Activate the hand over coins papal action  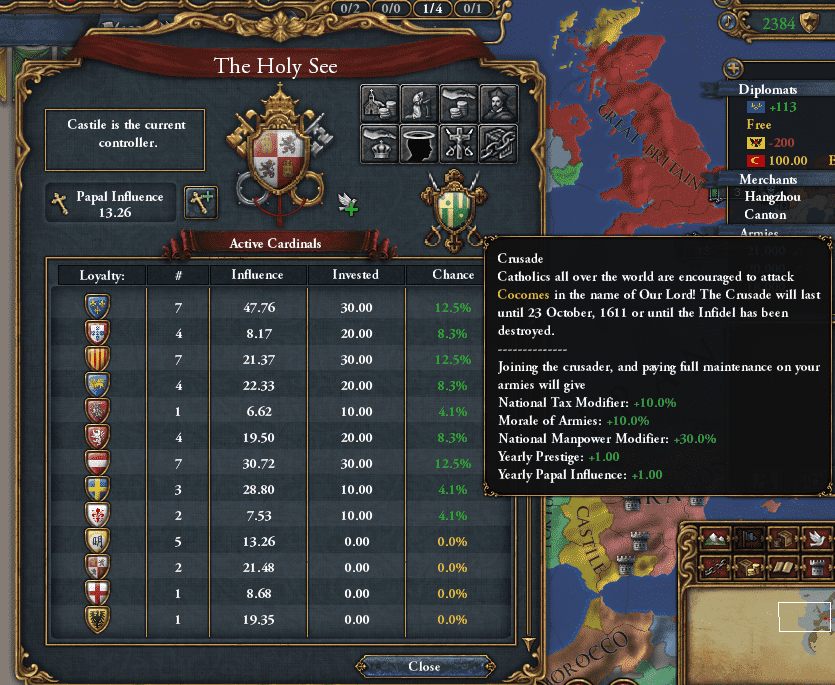[458, 104]
